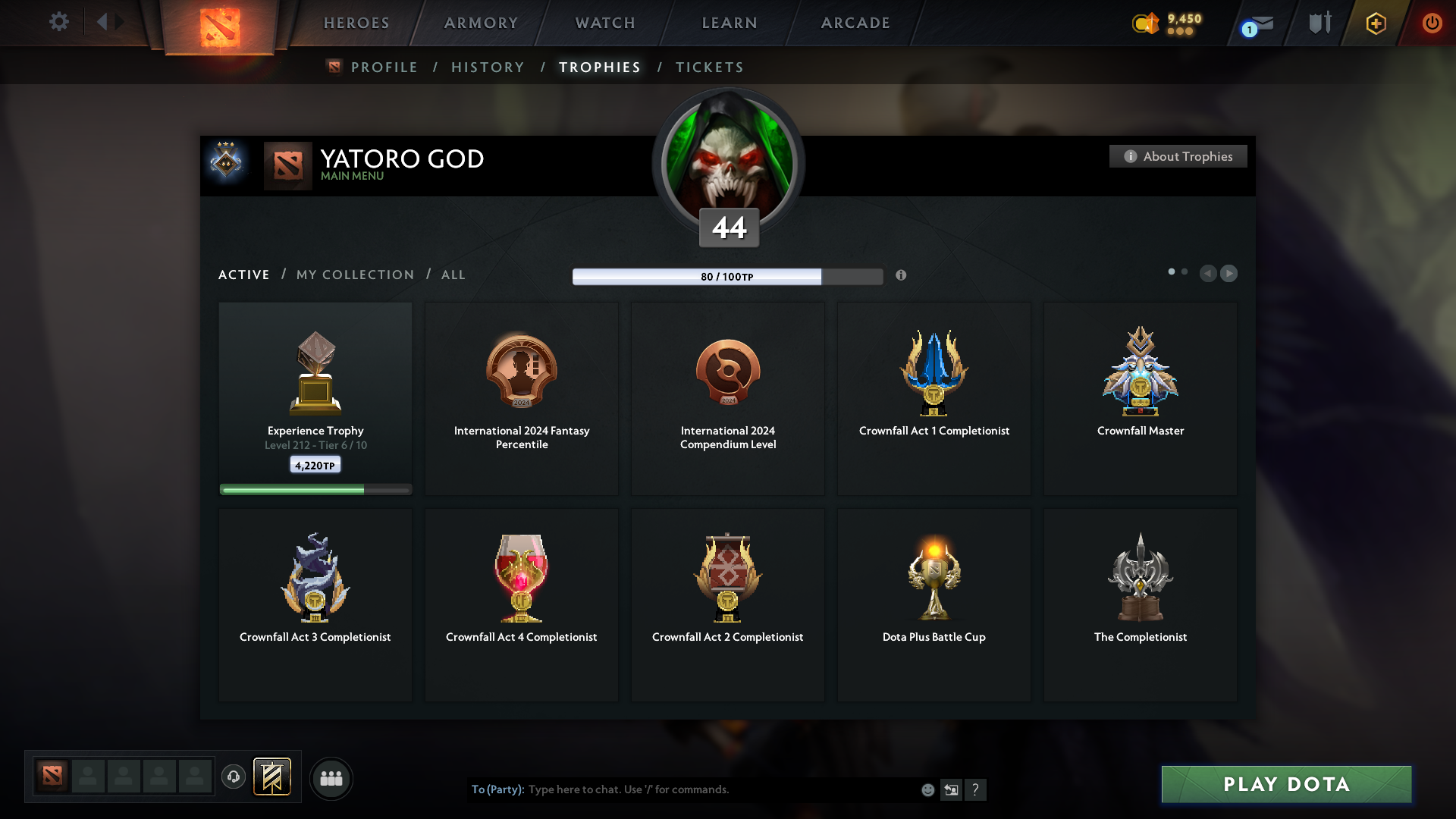
Task: Switch trophy filter to MY COLLECTION
Action: point(354,275)
